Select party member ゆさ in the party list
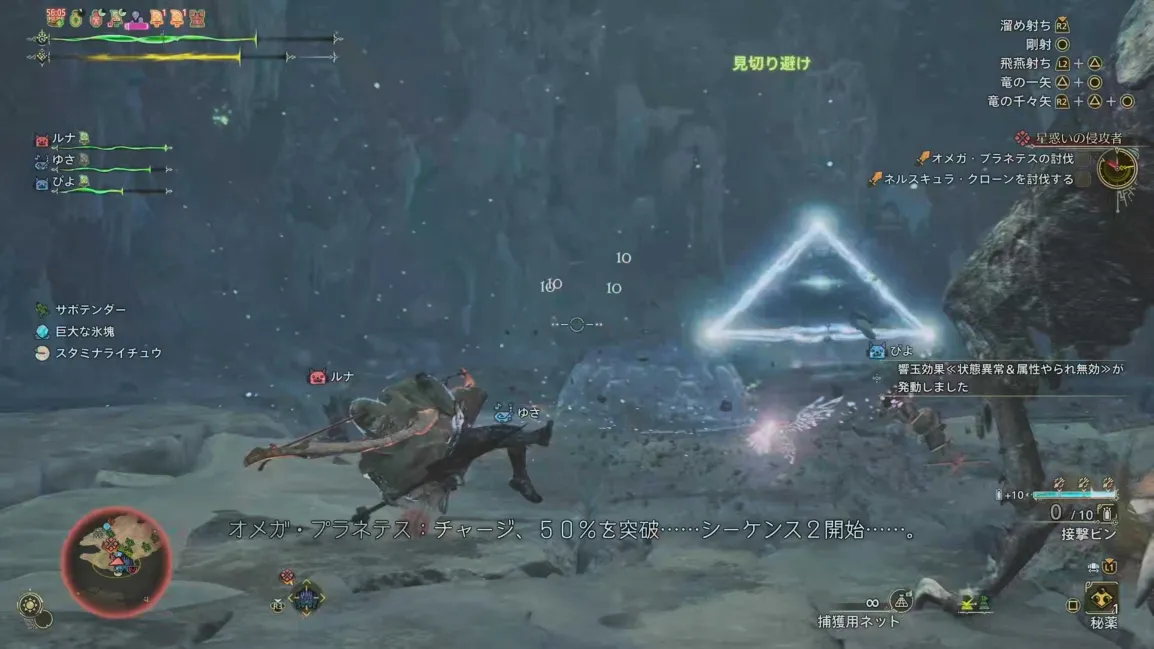 tap(64, 160)
